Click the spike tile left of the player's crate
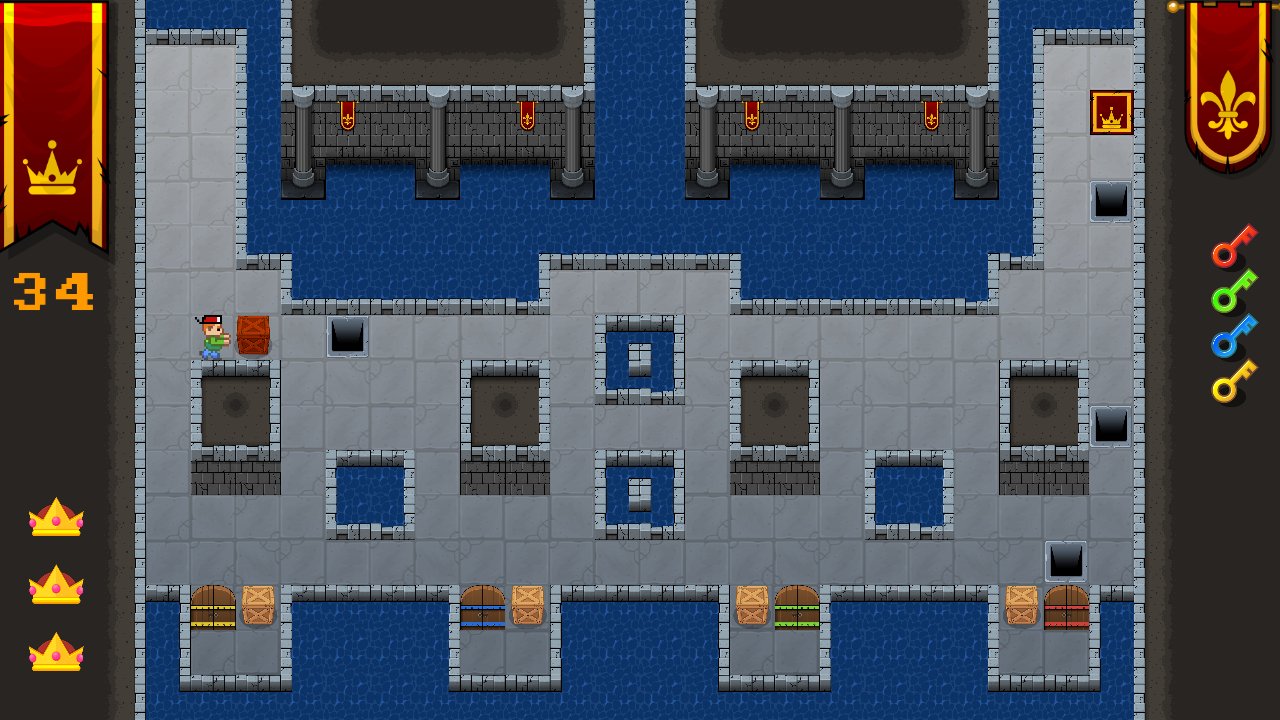This screenshot has width=1280, height=720. point(347,338)
